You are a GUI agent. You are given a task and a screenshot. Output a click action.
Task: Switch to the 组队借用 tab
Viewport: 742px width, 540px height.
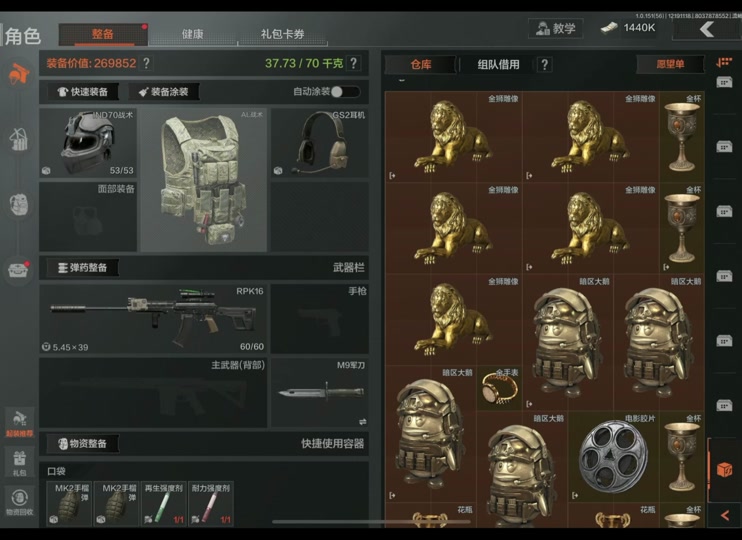498,64
